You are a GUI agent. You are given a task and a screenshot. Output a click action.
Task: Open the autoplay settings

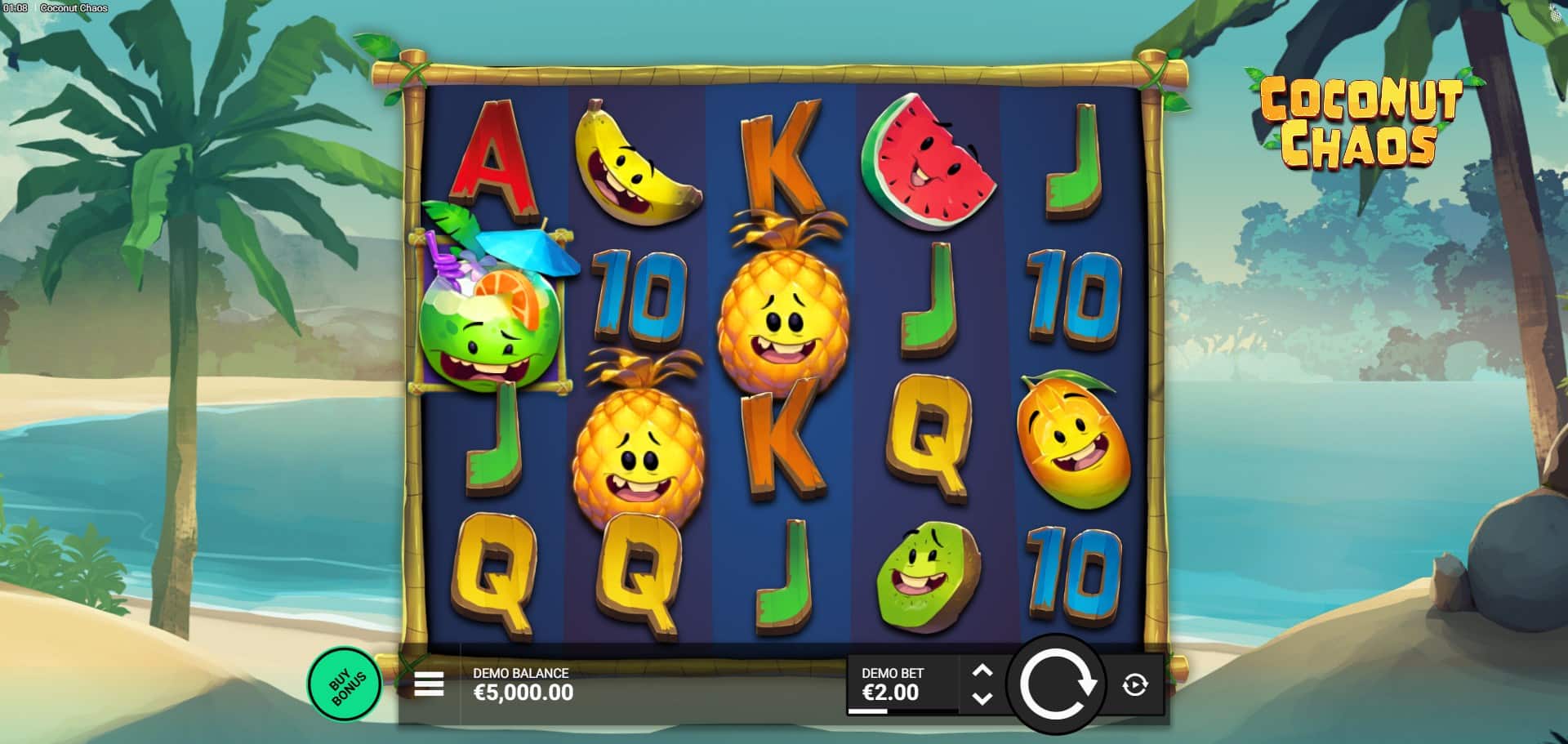[x=1135, y=684]
